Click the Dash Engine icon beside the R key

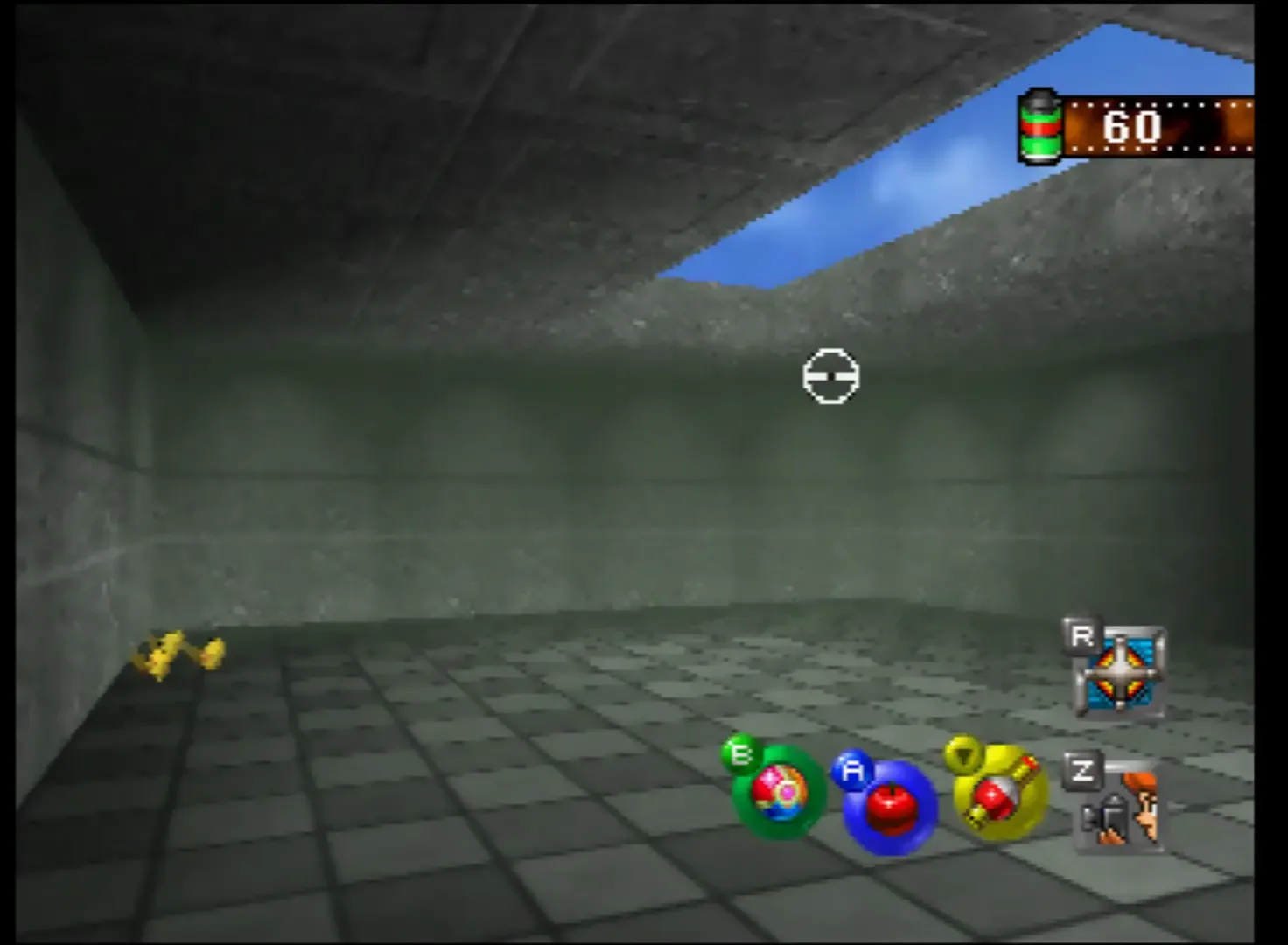[x=1123, y=674]
